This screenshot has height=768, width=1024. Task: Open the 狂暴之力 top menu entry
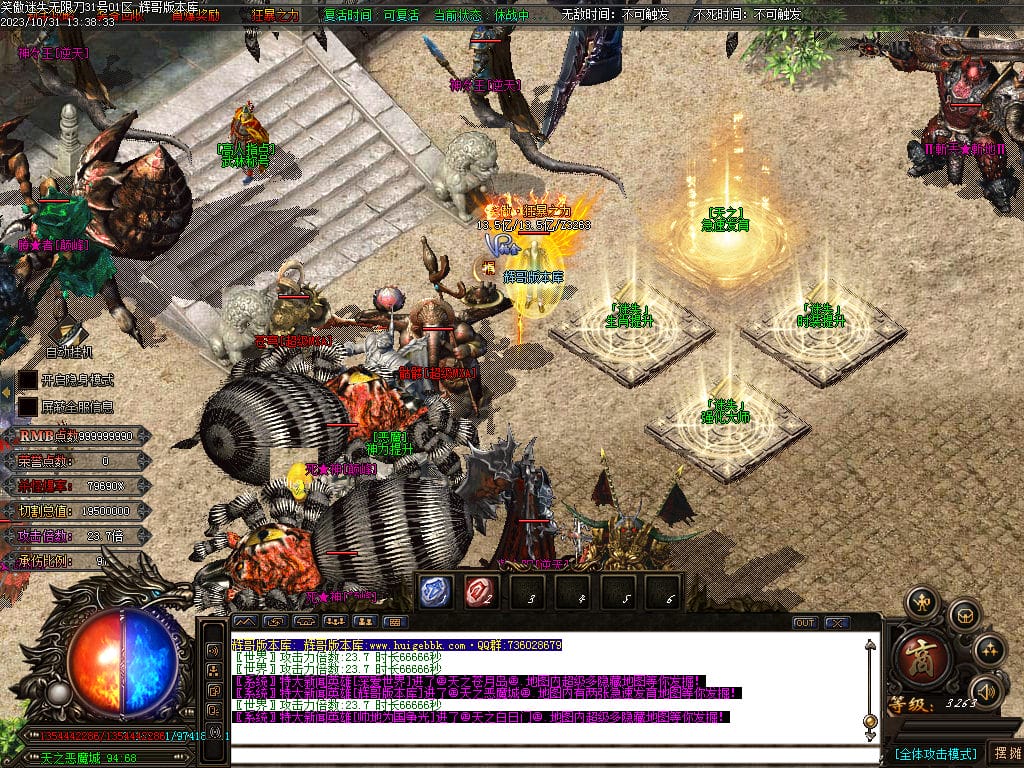coord(275,16)
